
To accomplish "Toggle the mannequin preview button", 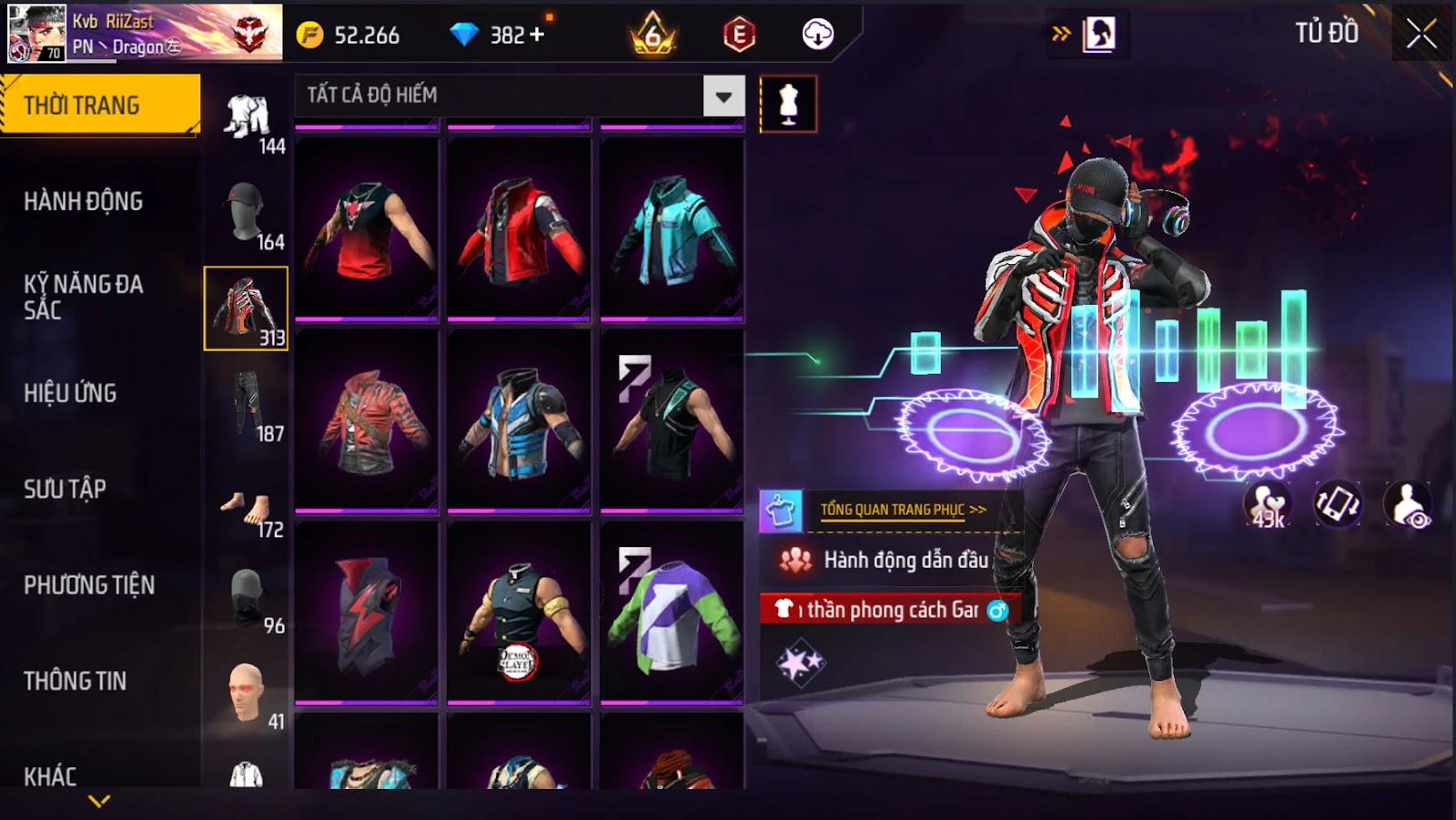I will [x=788, y=105].
